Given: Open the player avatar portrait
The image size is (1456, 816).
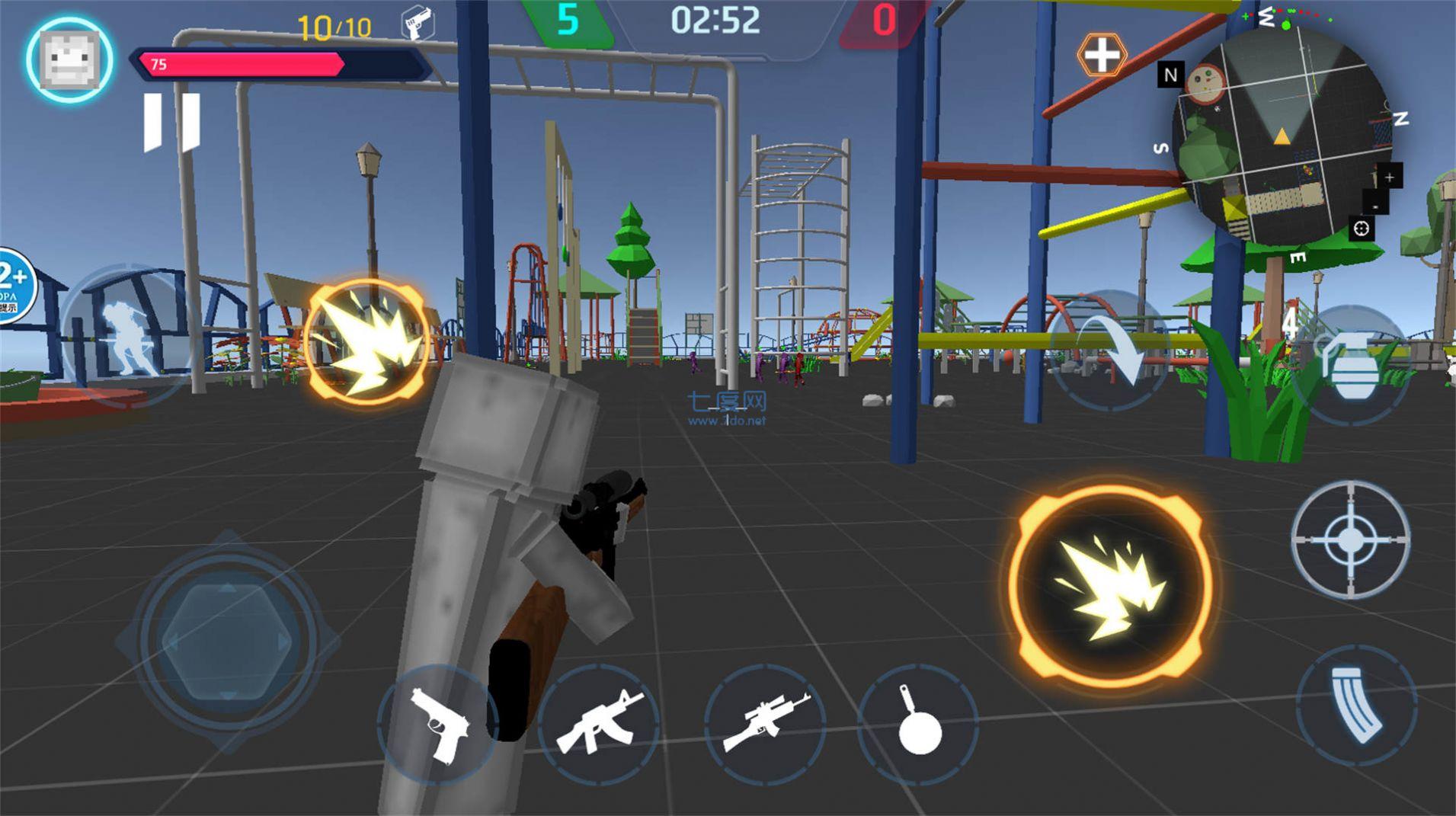Looking at the screenshot, I should [69, 60].
